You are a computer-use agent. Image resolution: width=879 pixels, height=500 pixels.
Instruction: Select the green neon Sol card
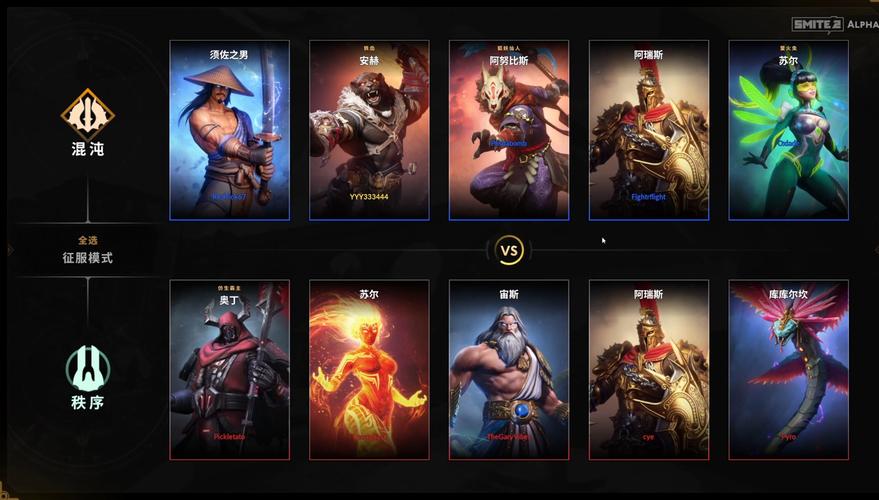click(788, 130)
